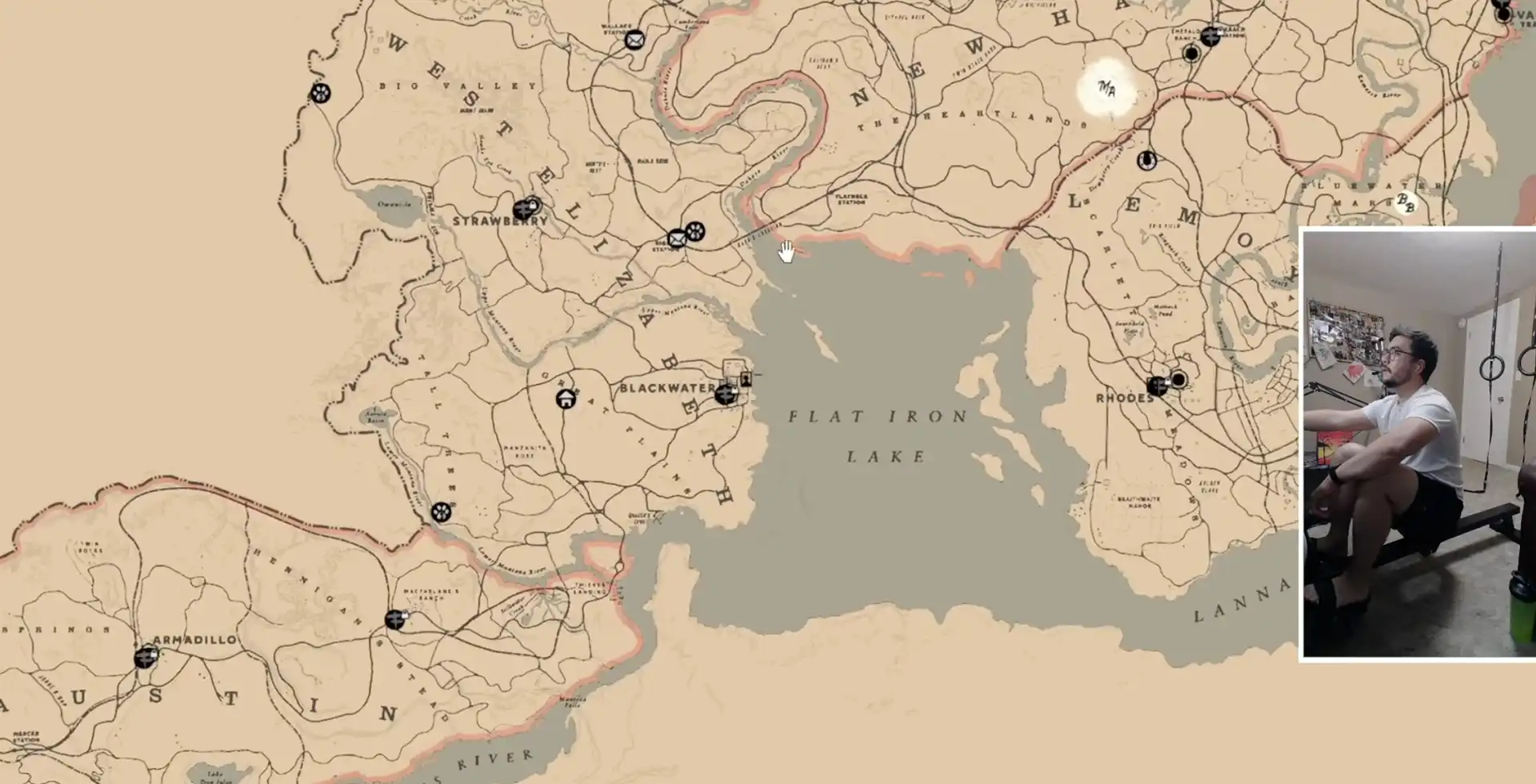The image size is (1536, 784).
Task: Select the portrait photographer icon in Blackwater
Action: pyautogui.click(x=746, y=380)
